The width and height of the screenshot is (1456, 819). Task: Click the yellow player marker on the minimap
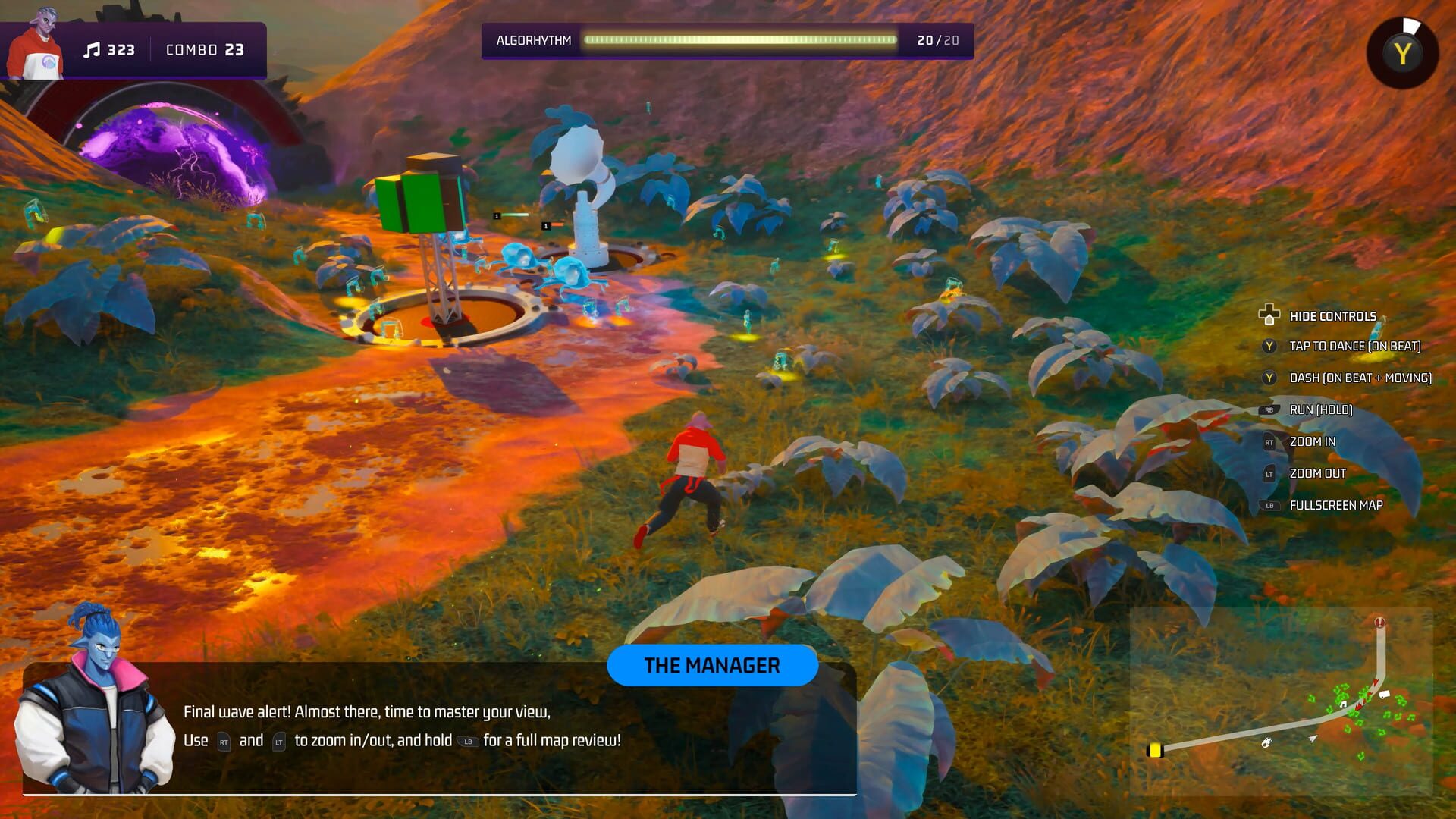pyautogui.click(x=1155, y=750)
